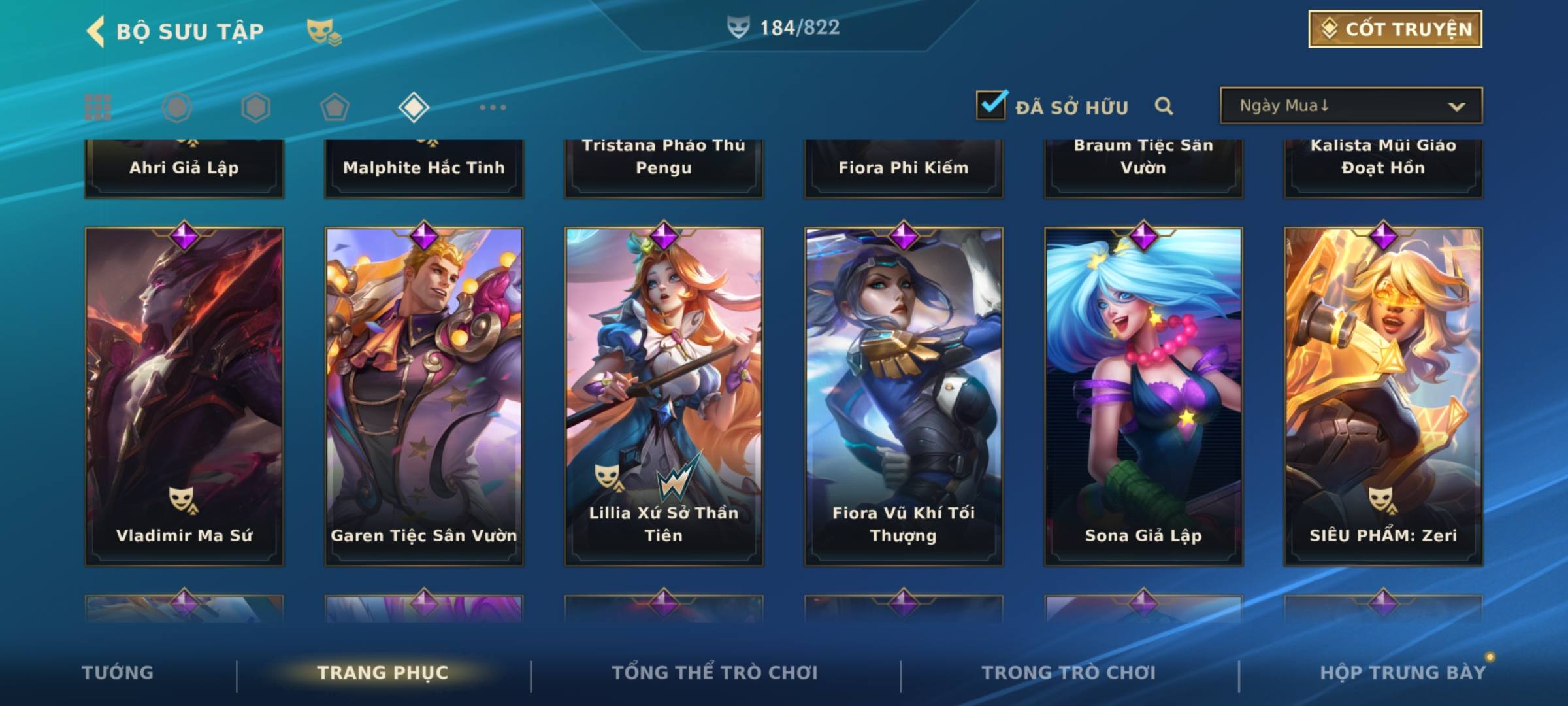This screenshot has height=706, width=1568.
Task: View Lillia Xứ Sở Thần Tiên skin
Action: coord(664,395)
